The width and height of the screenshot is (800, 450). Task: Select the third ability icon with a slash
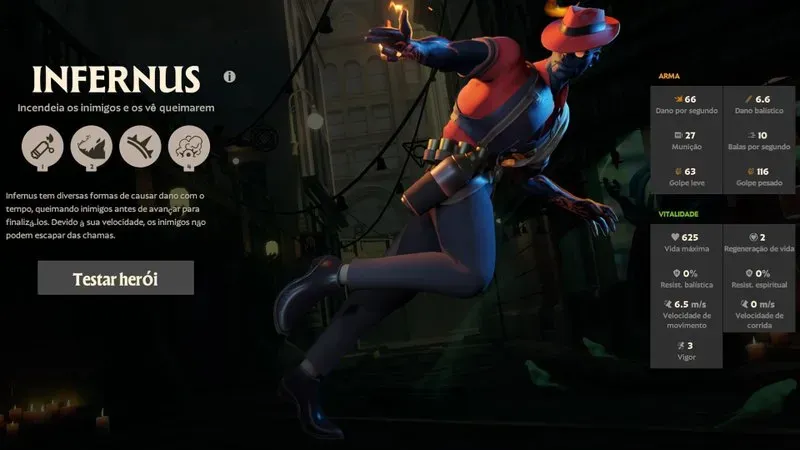[x=140, y=147]
